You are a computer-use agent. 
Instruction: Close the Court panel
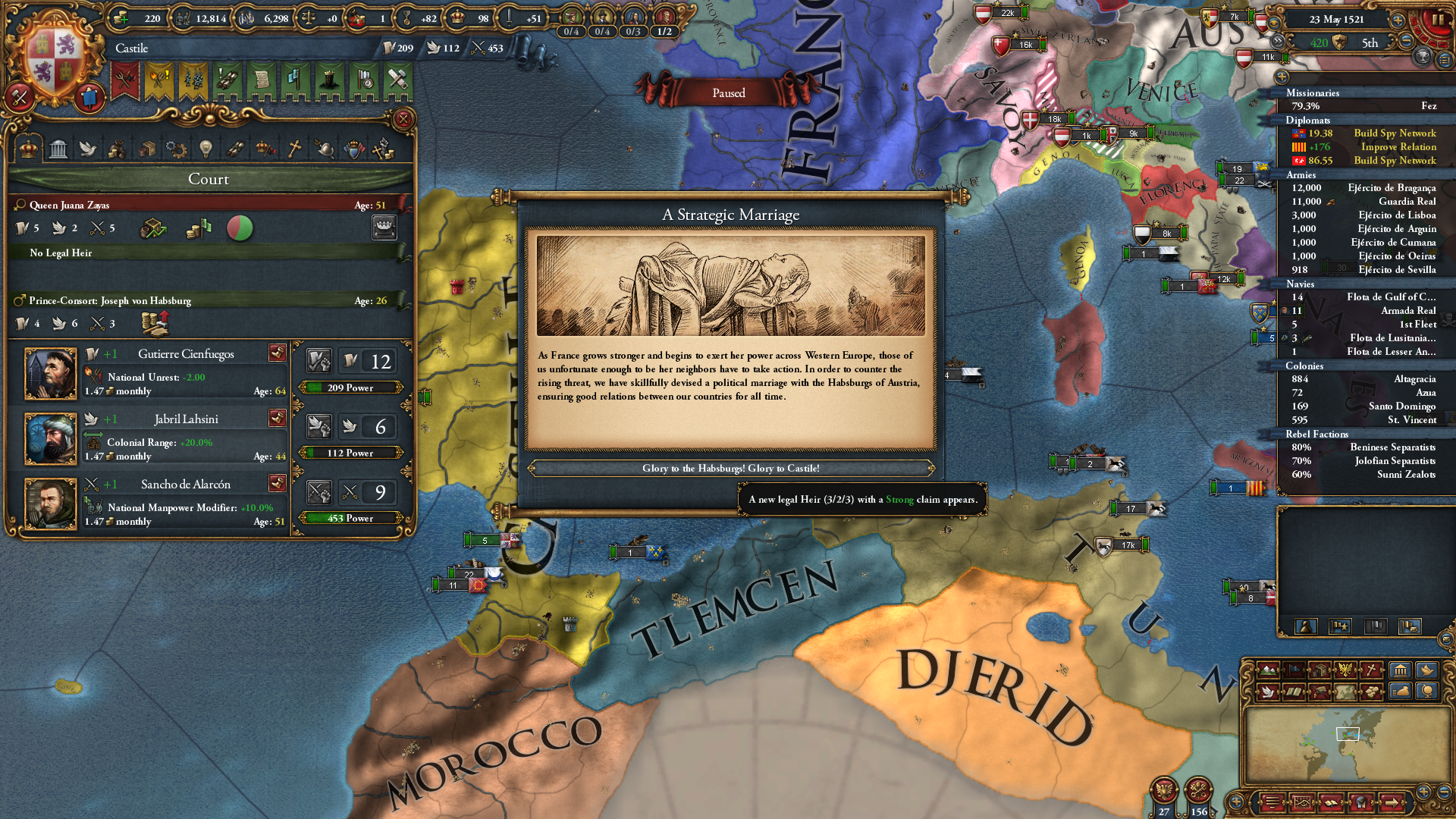(x=403, y=119)
